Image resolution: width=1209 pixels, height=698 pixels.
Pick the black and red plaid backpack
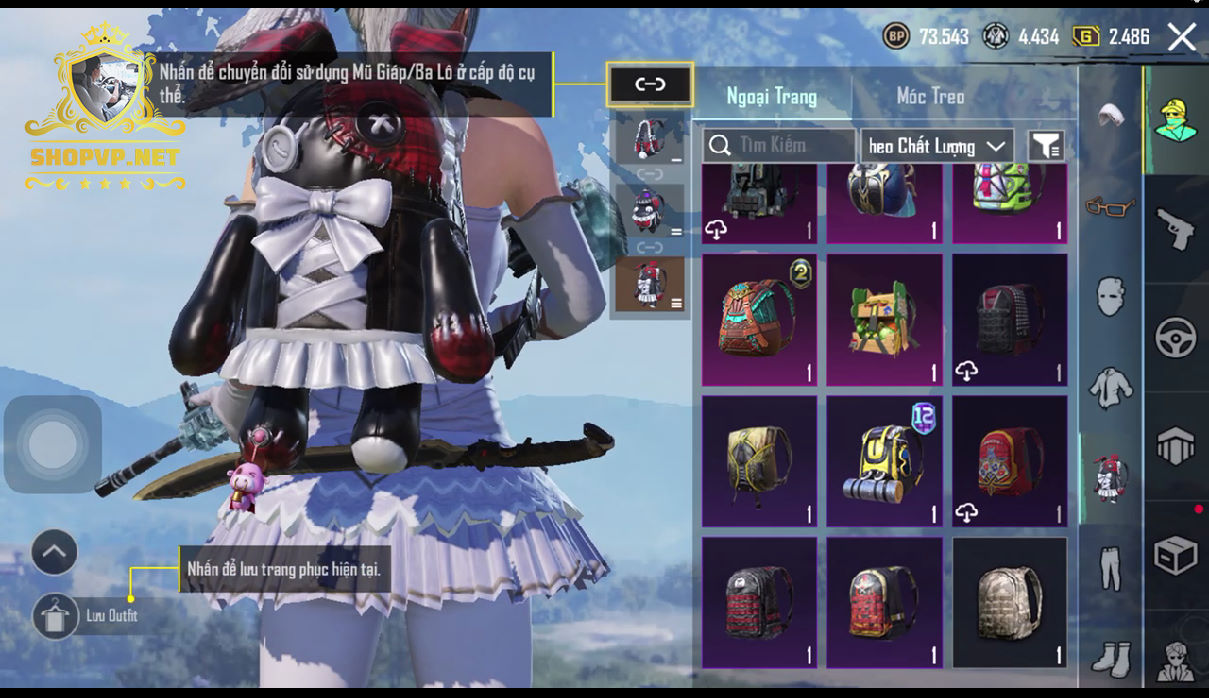pyautogui.click(x=759, y=602)
